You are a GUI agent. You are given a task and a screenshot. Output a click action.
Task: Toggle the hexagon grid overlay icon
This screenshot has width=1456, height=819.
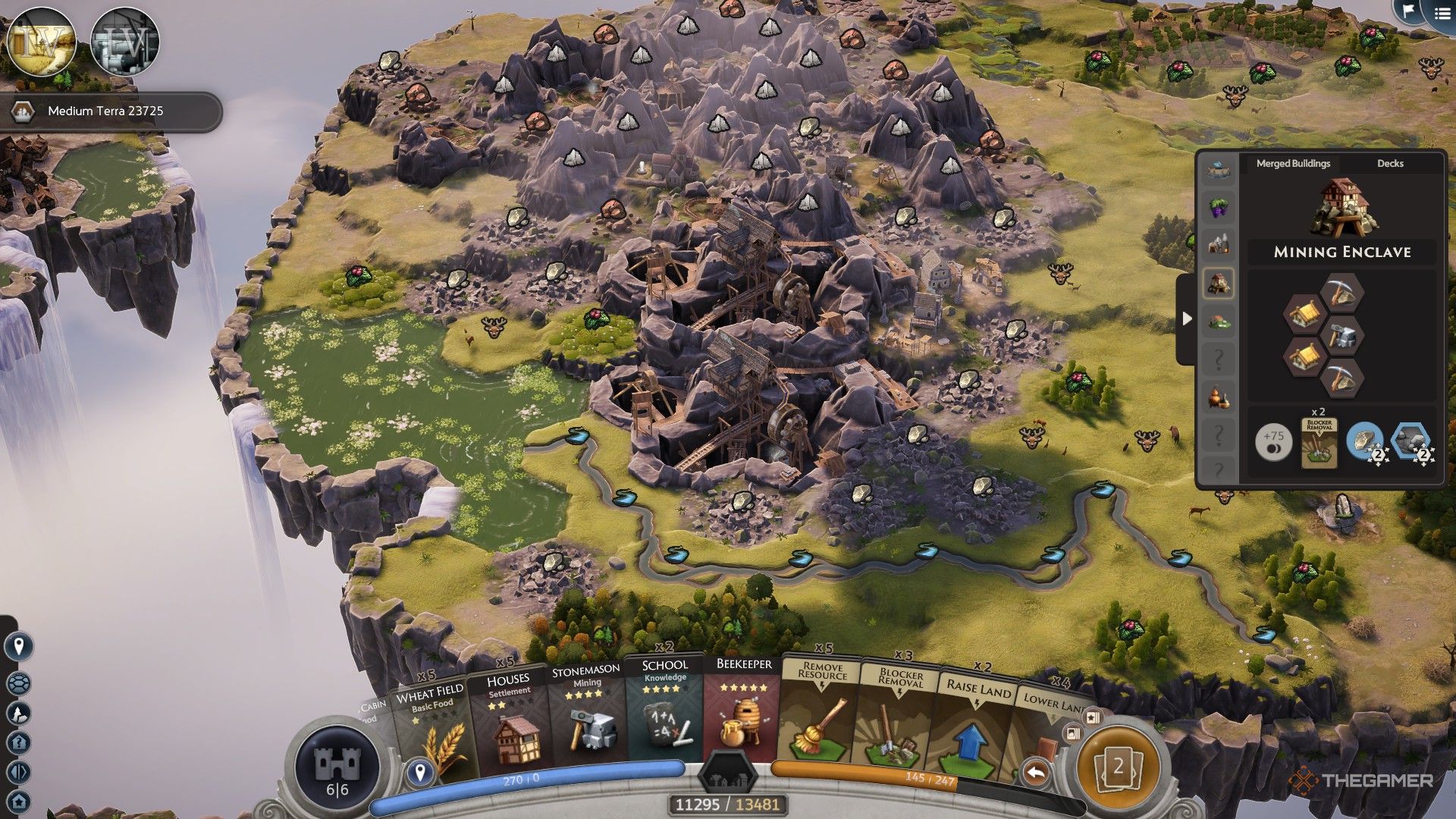pyautogui.click(x=19, y=683)
